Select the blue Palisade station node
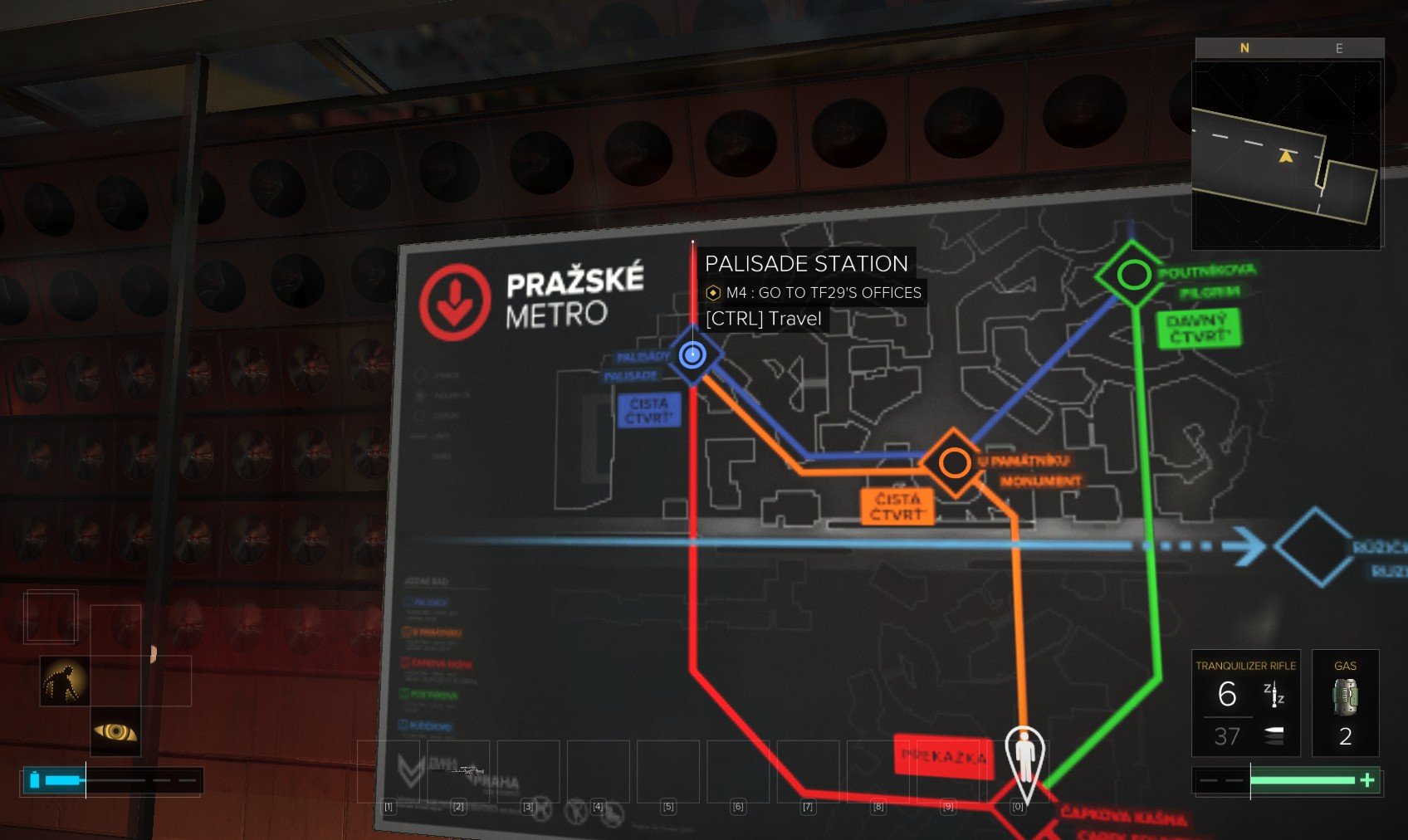The image size is (1408, 840). [x=692, y=355]
